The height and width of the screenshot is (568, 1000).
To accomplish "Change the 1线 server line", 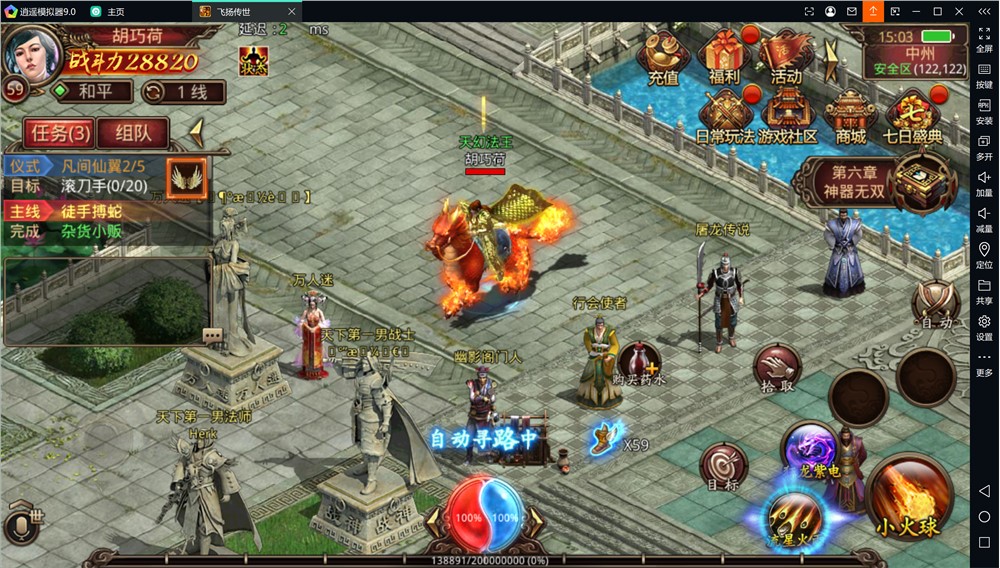I will pyautogui.click(x=182, y=92).
